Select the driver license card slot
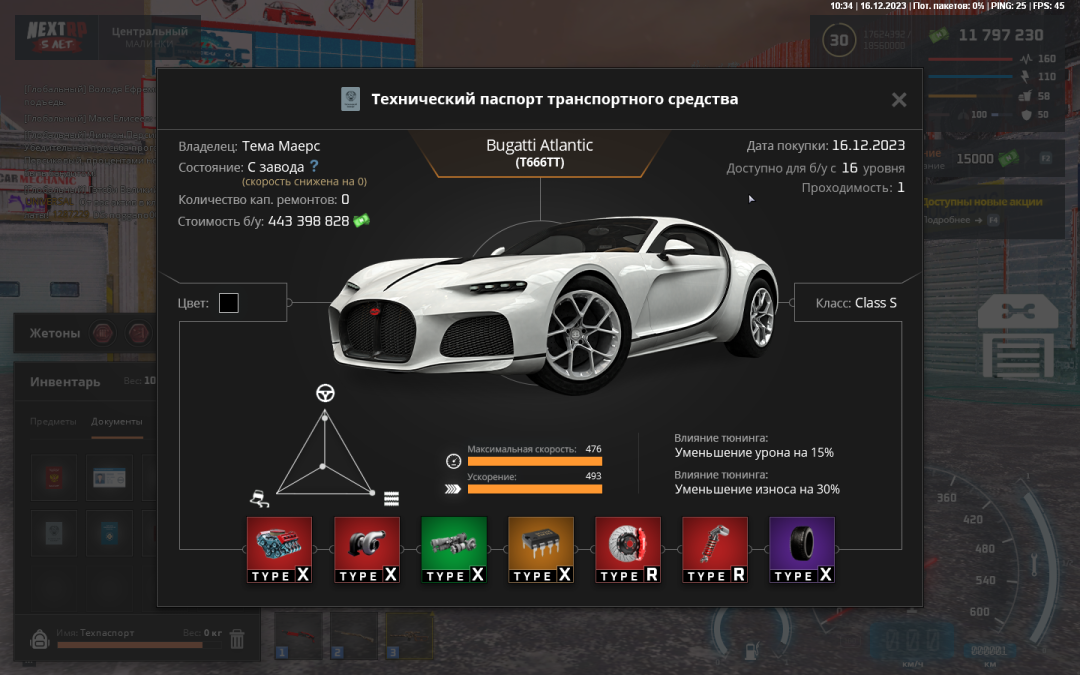1080x675 pixels. pos(108,479)
